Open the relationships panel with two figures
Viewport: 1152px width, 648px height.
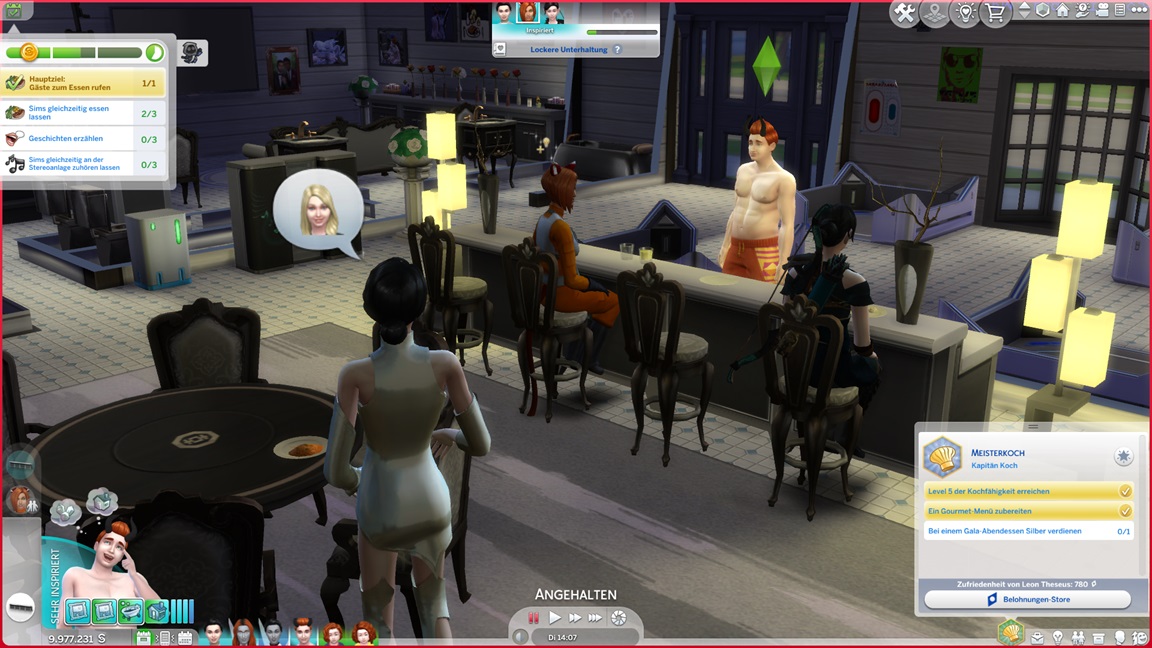[1078, 637]
